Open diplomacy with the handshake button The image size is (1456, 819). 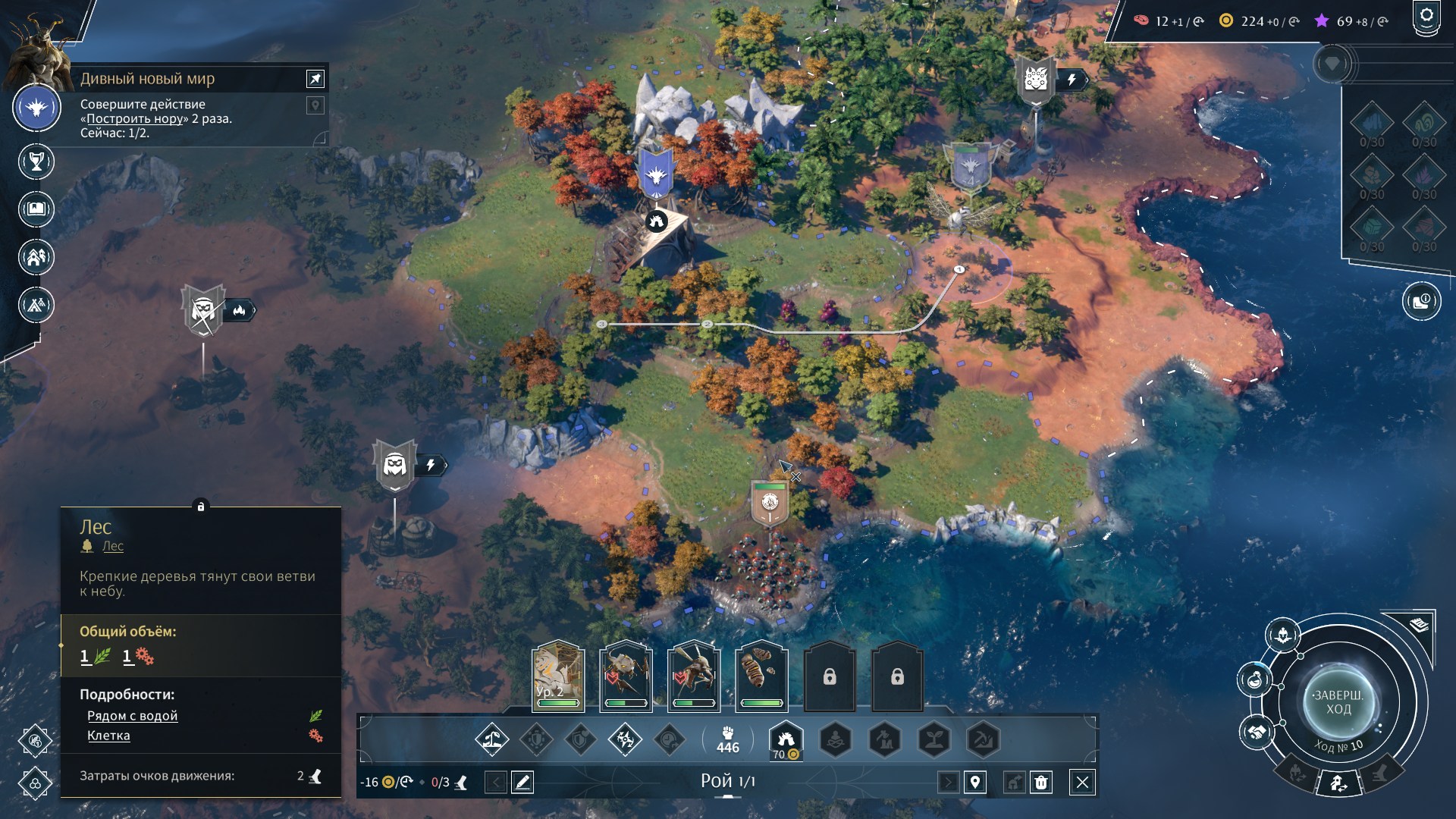1256,733
